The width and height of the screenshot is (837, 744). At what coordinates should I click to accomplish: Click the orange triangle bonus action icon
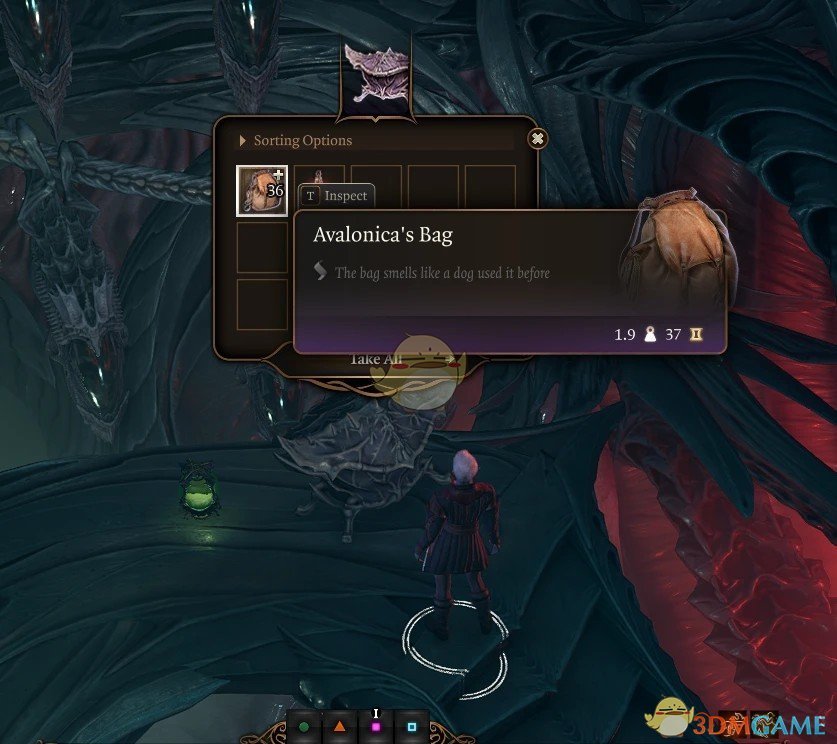(x=340, y=726)
